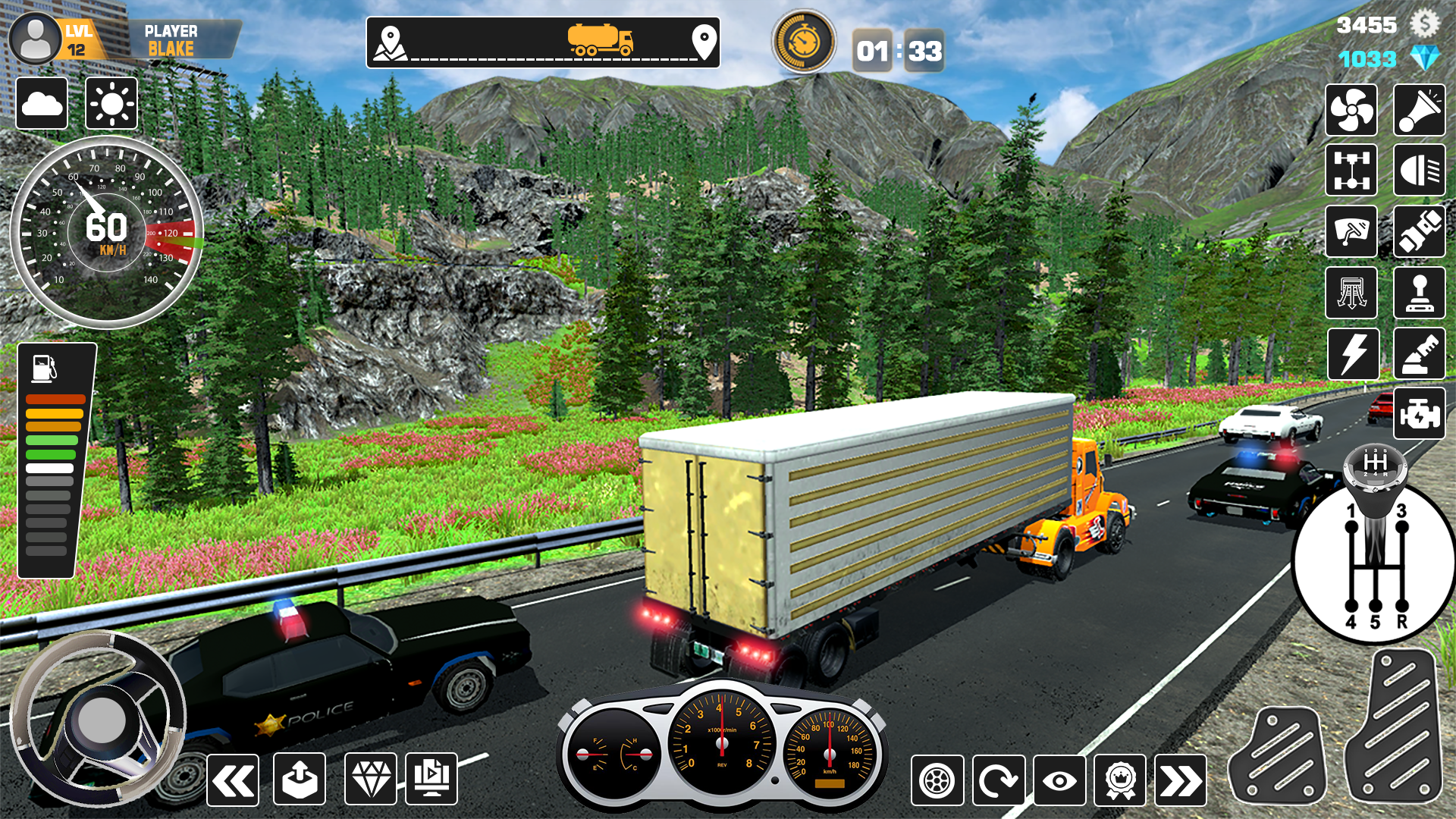Tap the right double-arrow button

(1180, 780)
